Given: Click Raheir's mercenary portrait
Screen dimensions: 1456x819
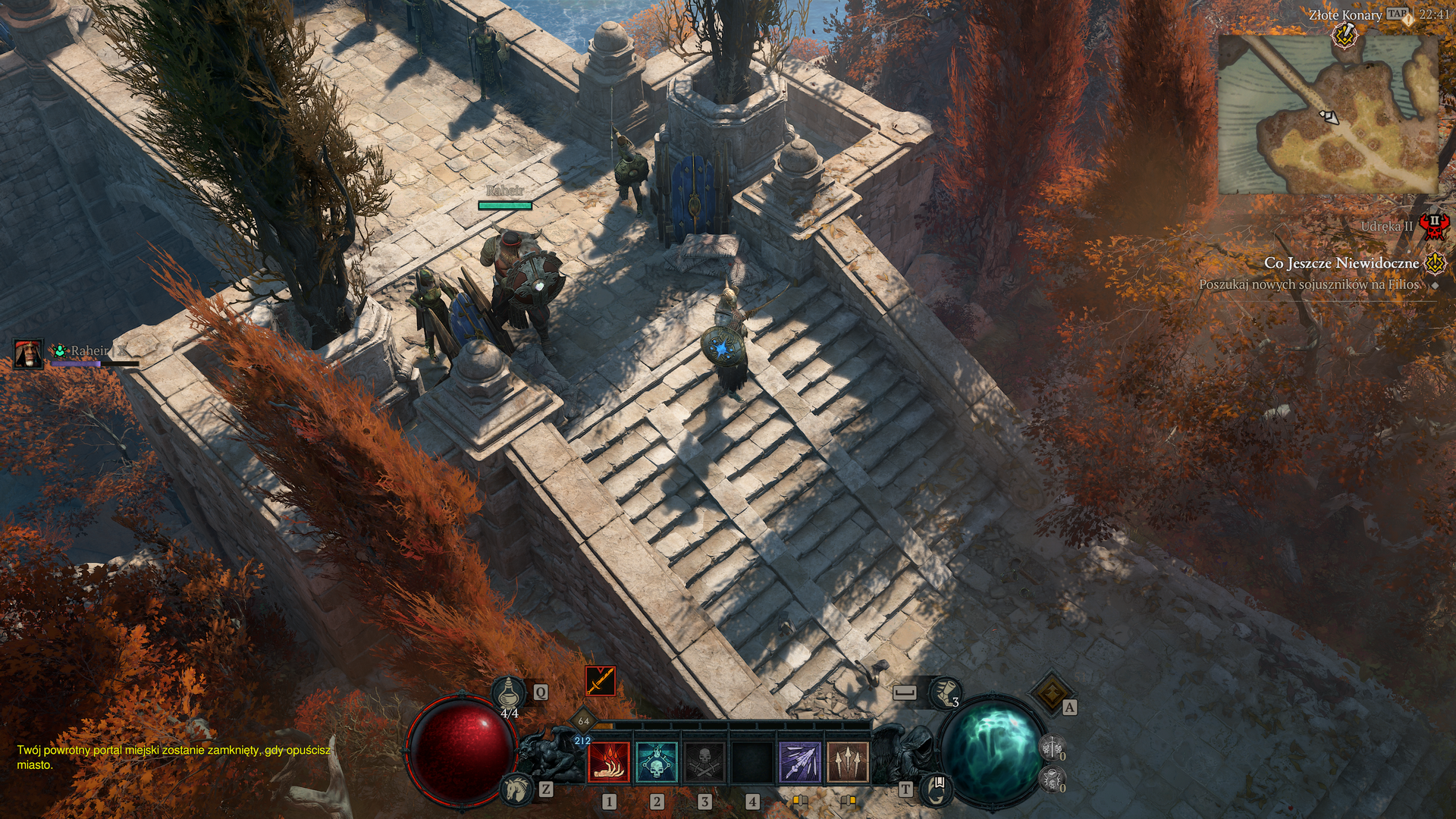Looking at the screenshot, I should (29, 353).
